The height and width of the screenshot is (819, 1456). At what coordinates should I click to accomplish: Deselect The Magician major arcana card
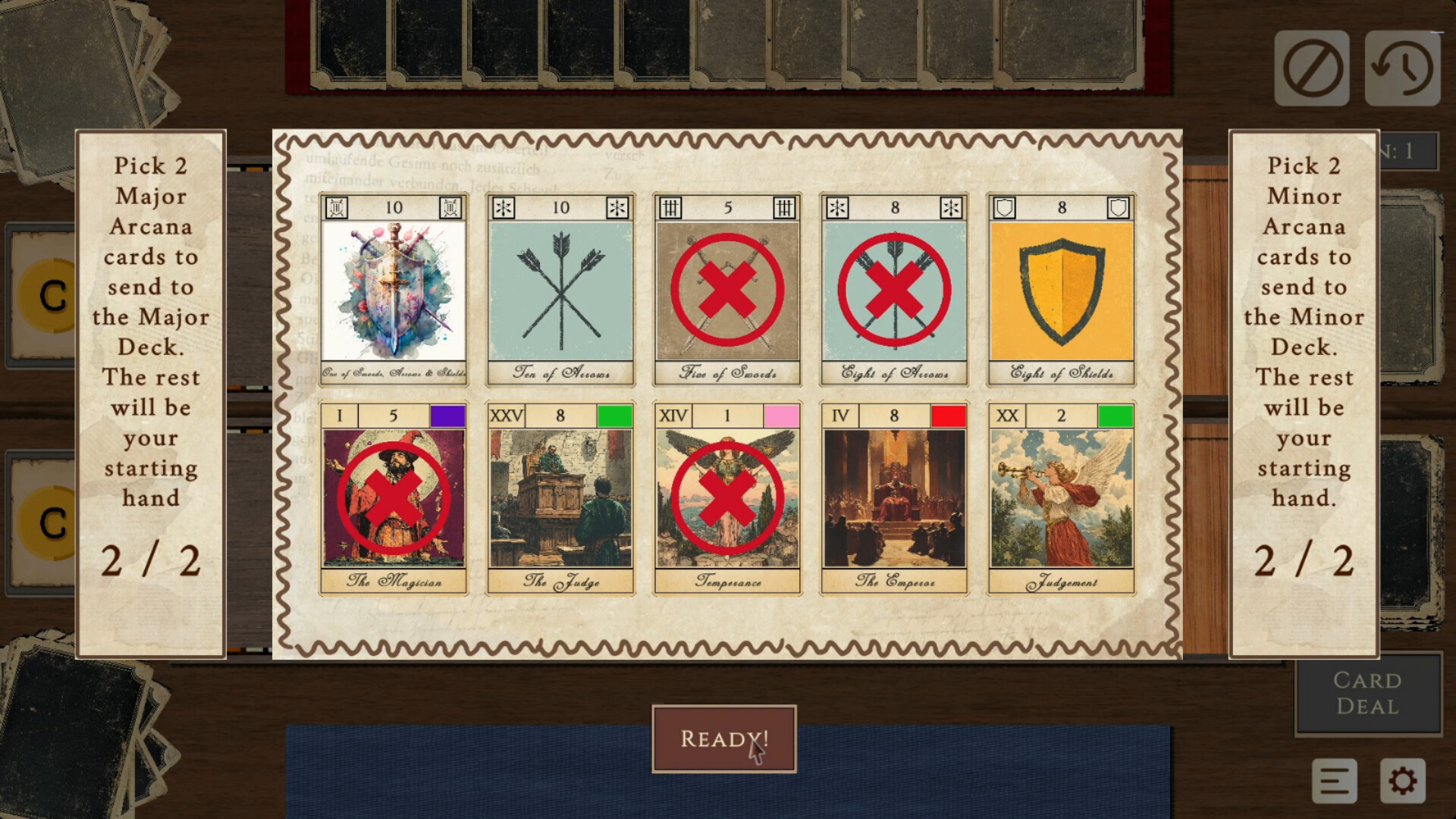pos(393,498)
